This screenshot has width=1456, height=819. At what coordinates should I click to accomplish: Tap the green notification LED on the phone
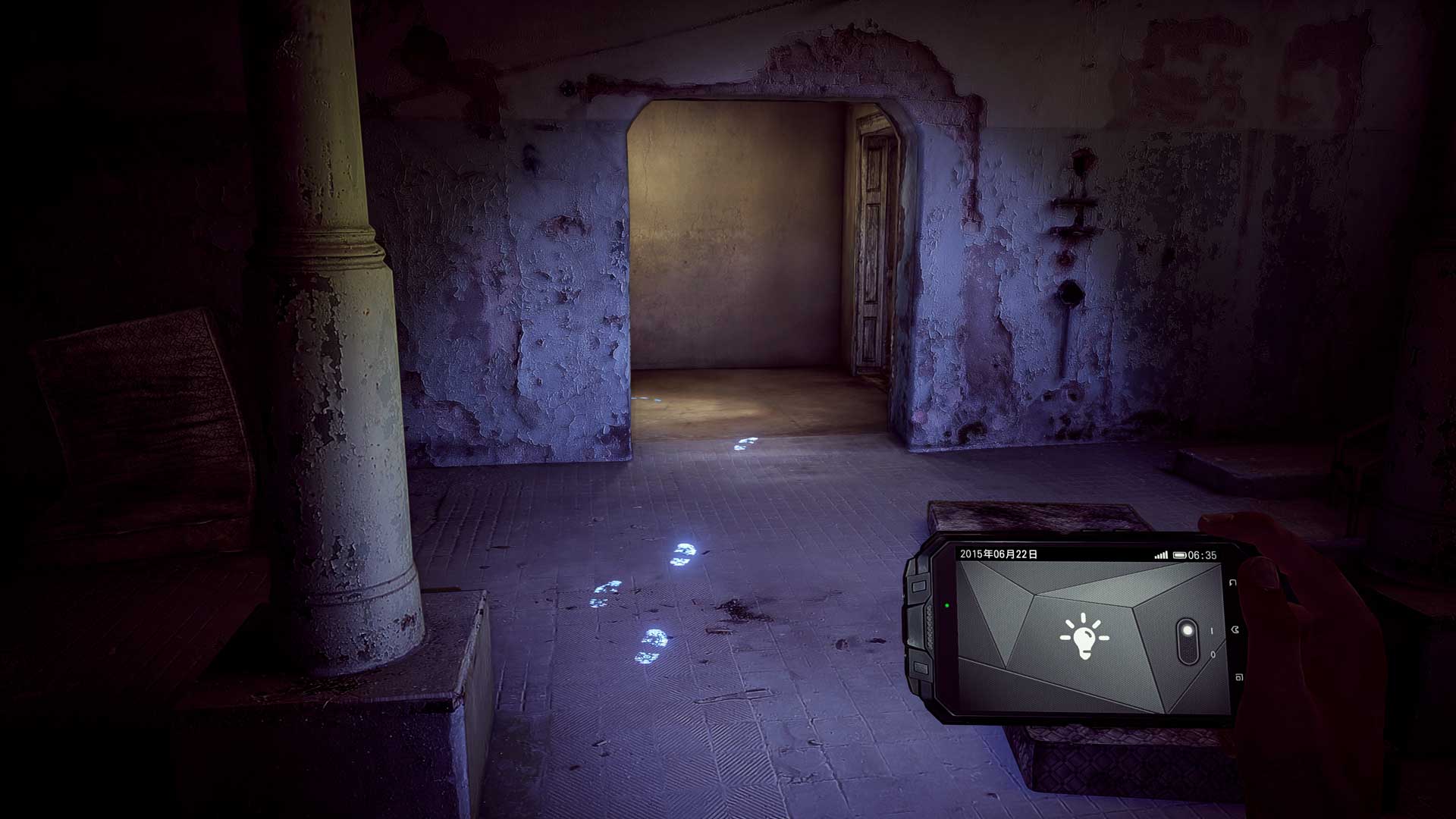pyautogui.click(x=946, y=604)
